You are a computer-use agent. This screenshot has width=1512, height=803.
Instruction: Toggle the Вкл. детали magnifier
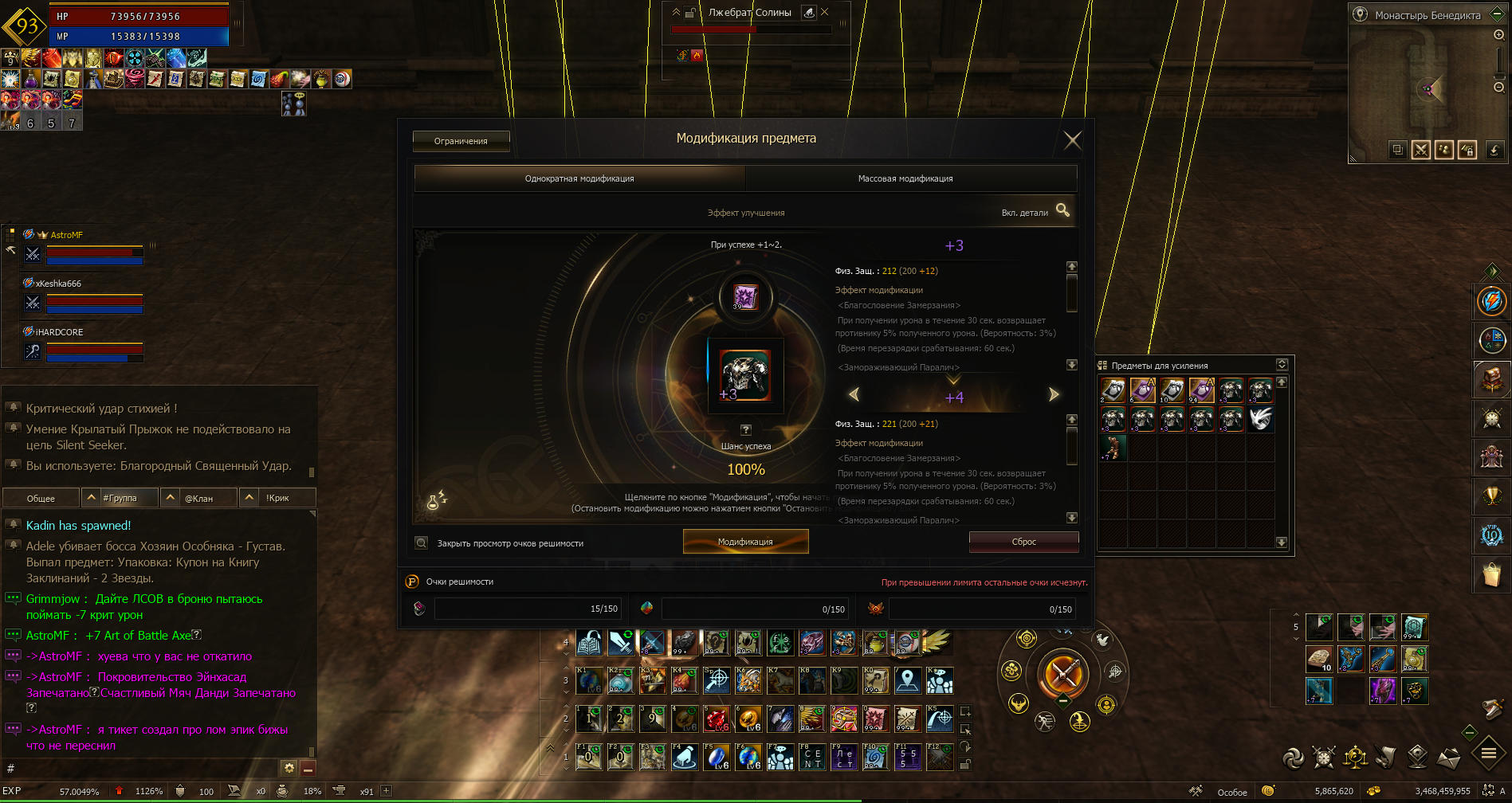tap(1062, 210)
